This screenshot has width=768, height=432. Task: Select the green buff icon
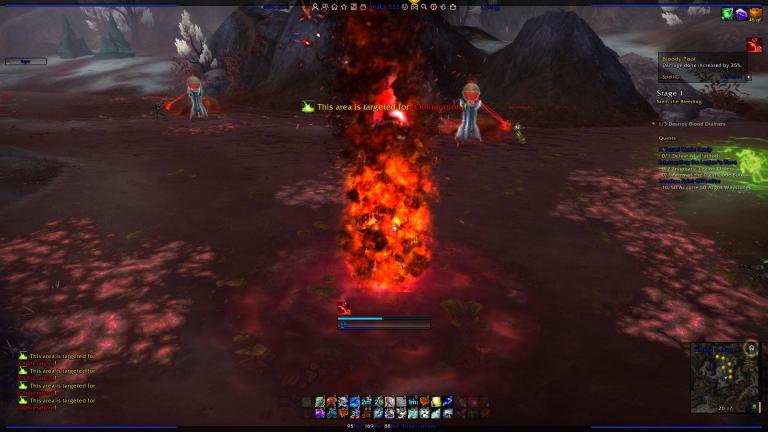click(728, 14)
